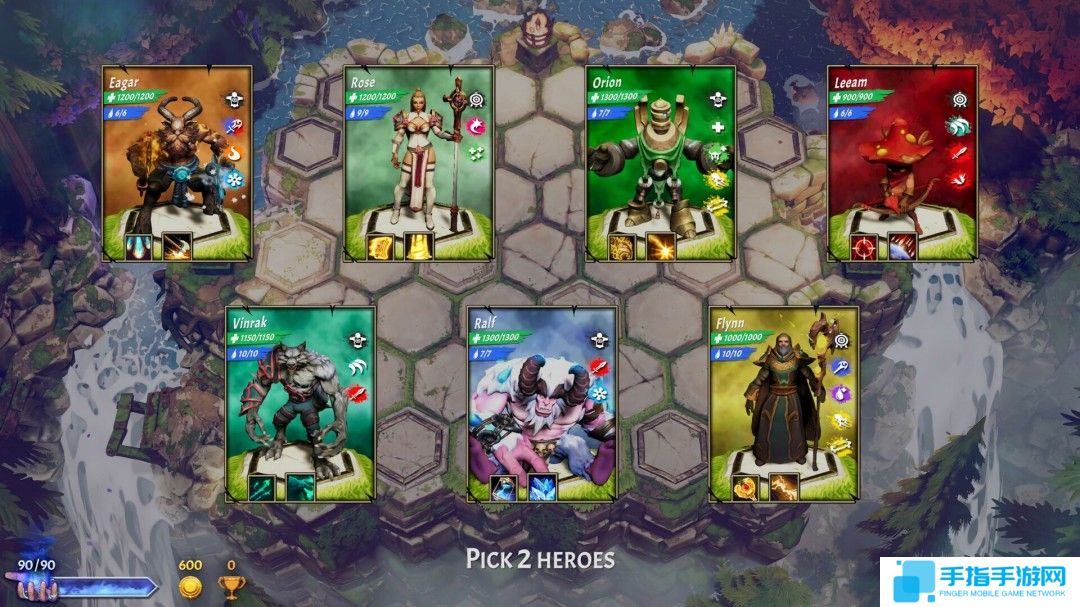Inspect Flynn's golden staff ability icon
This screenshot has height=607, width=1080.
[x=744, y=487]
